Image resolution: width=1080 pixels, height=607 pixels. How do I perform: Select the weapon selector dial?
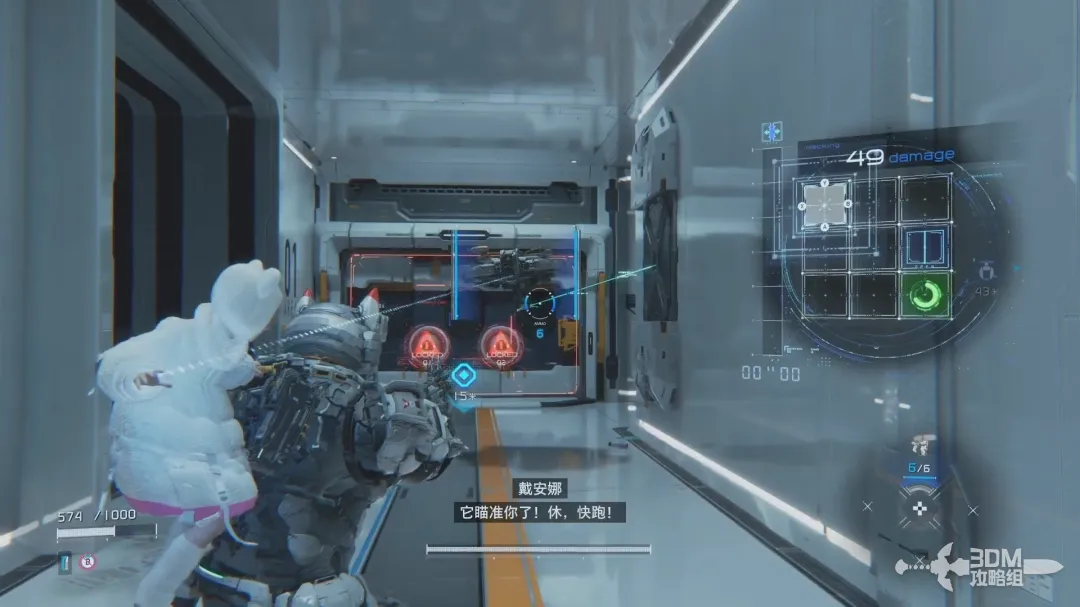click(918, 508)
